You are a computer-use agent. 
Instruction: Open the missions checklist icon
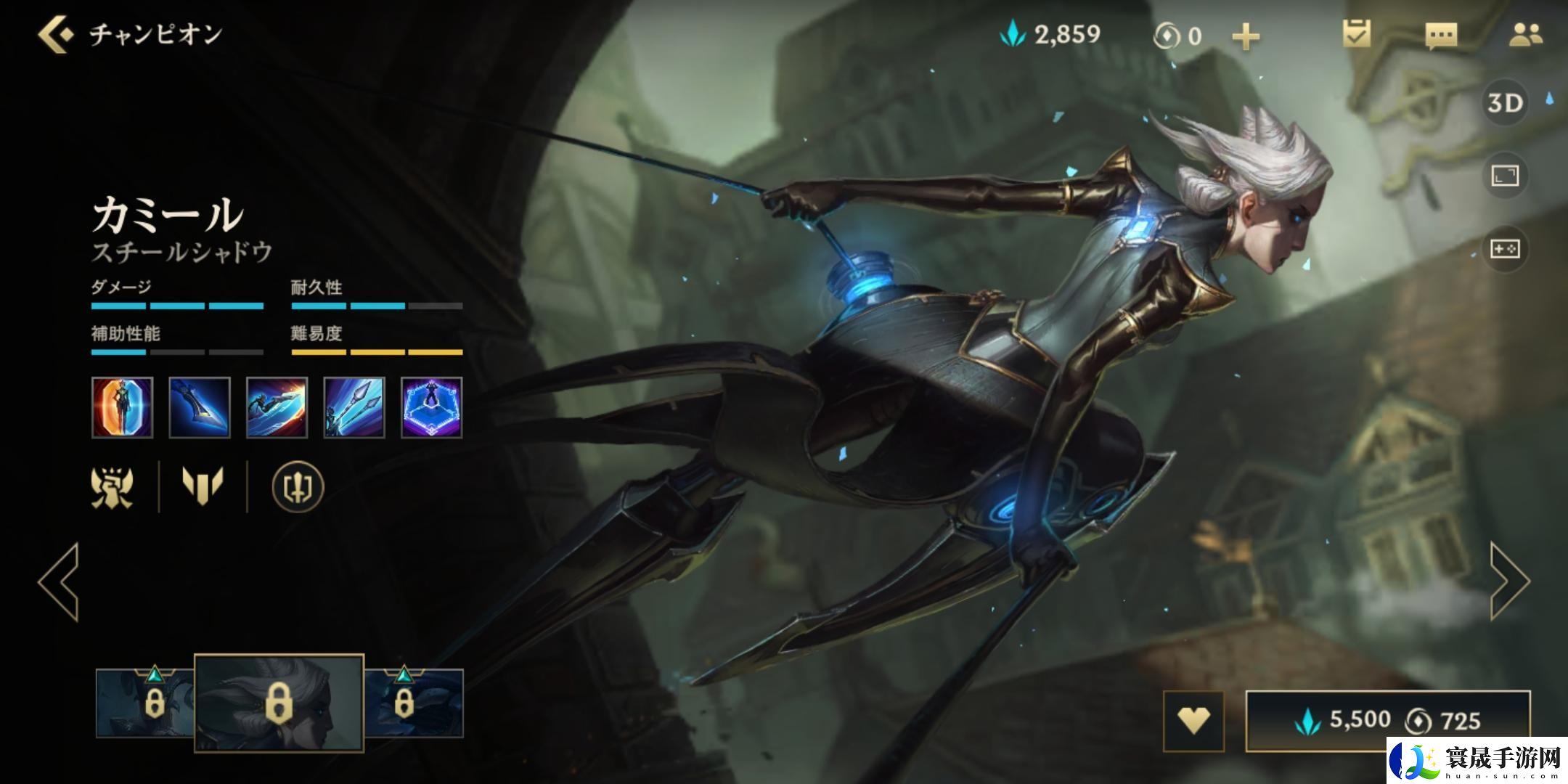click(1356, 34)
